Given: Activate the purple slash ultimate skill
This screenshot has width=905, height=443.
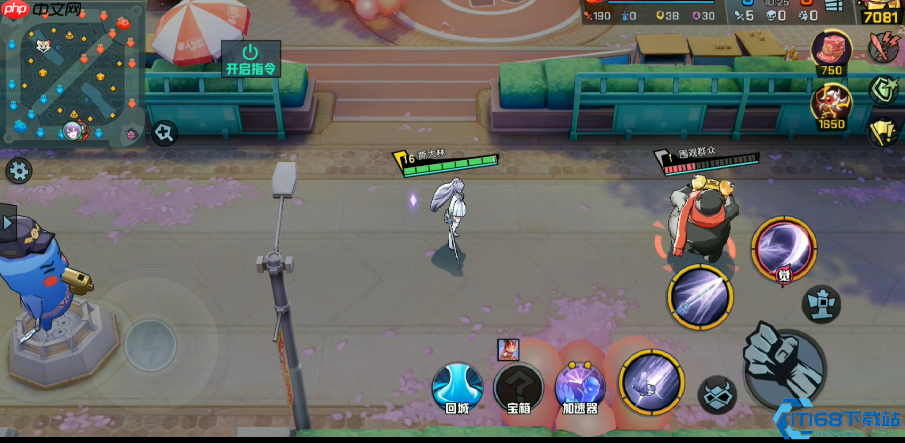Looking at the screenshot, I should (784, 249).
